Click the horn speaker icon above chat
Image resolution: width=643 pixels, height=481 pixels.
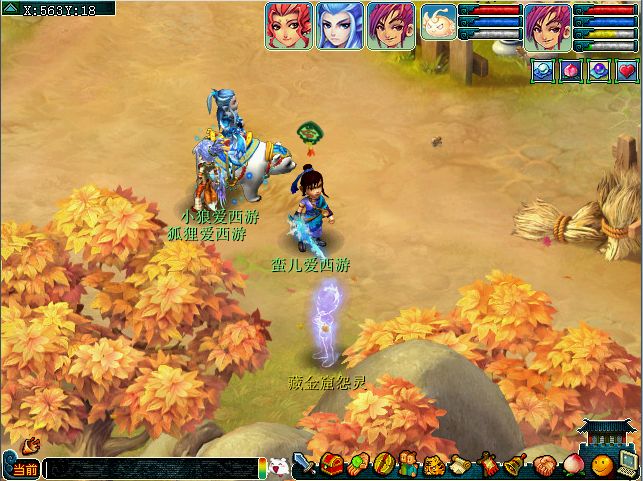click(30, 444)
